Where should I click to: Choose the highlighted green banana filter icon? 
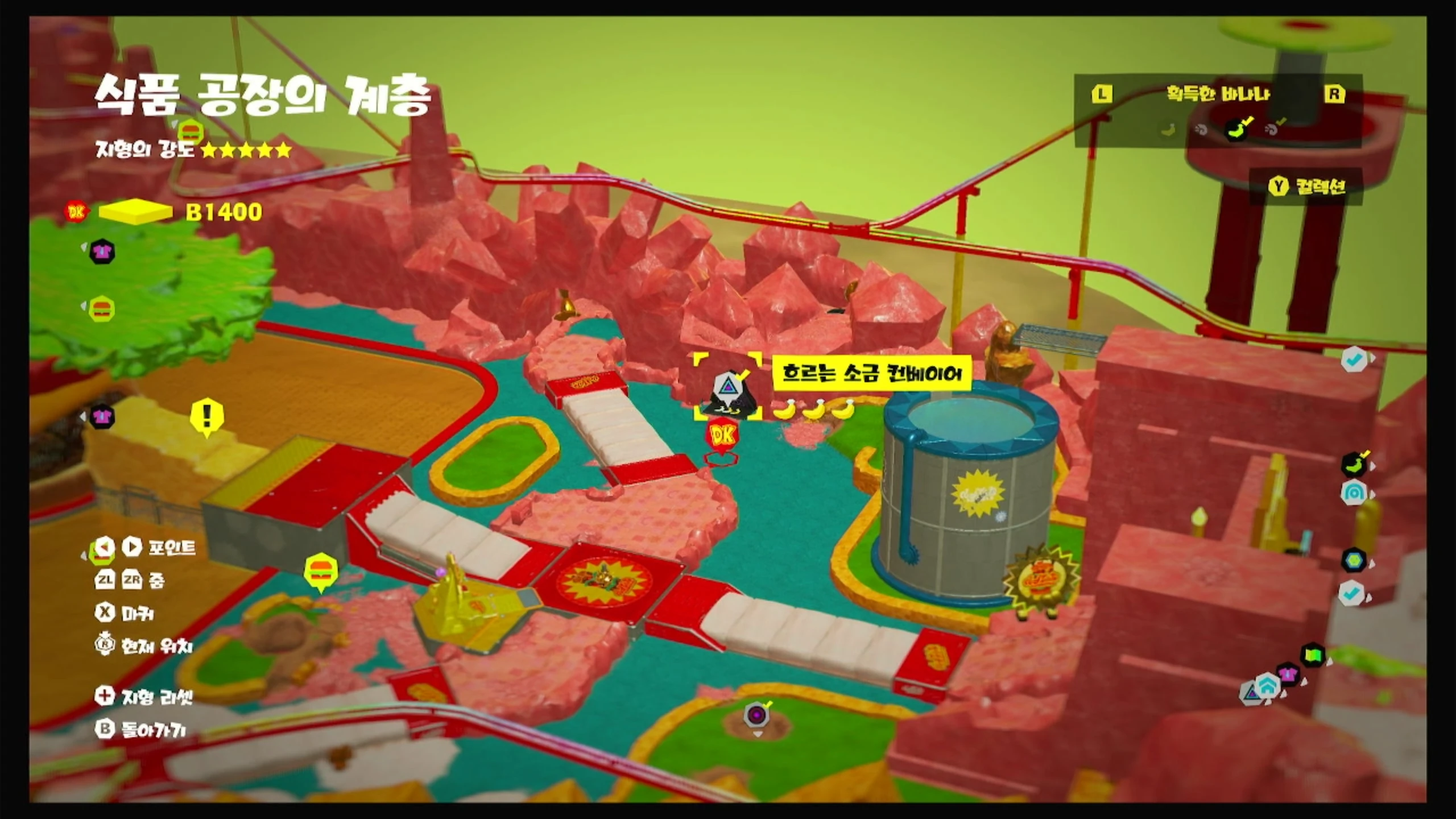pos(1237,129)
